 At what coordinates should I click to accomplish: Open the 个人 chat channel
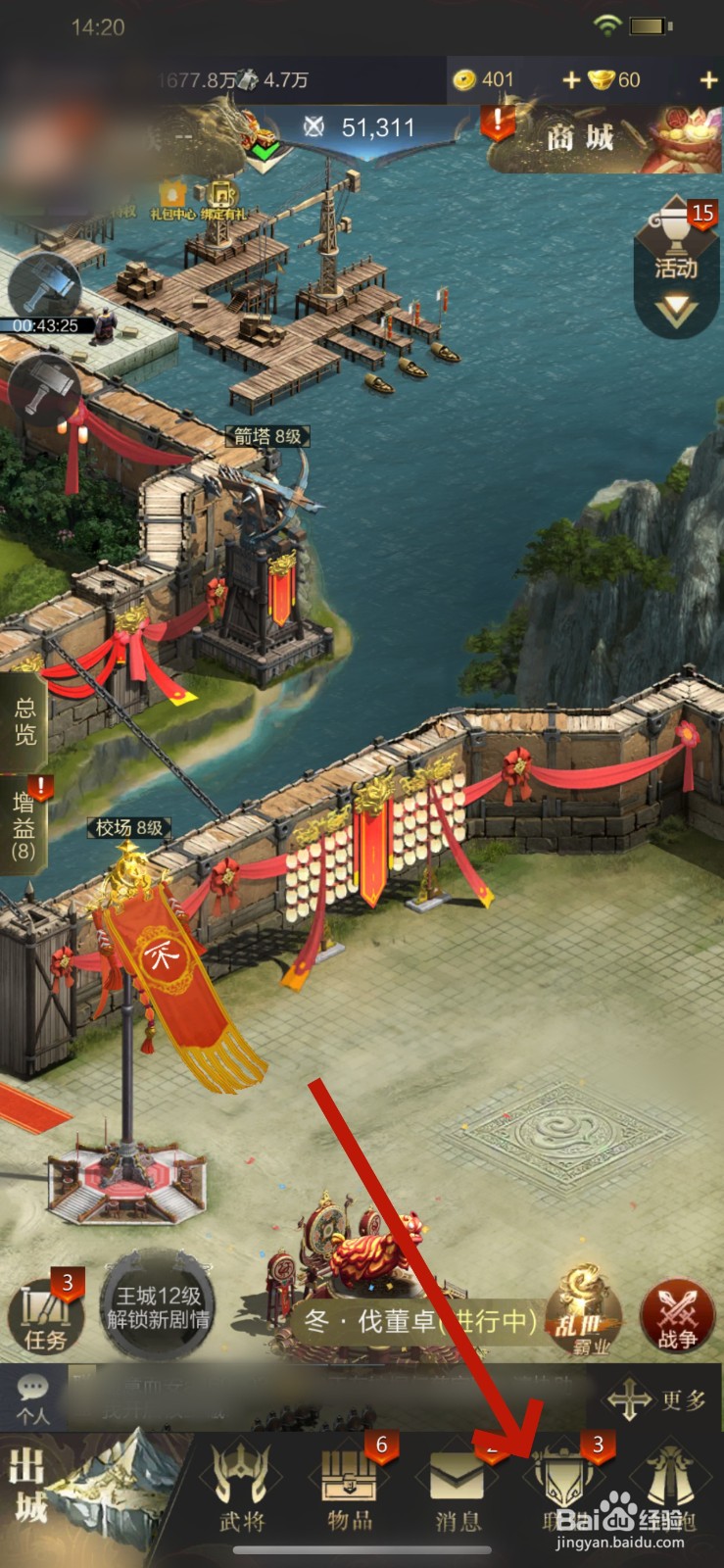tap(32, 1397)
